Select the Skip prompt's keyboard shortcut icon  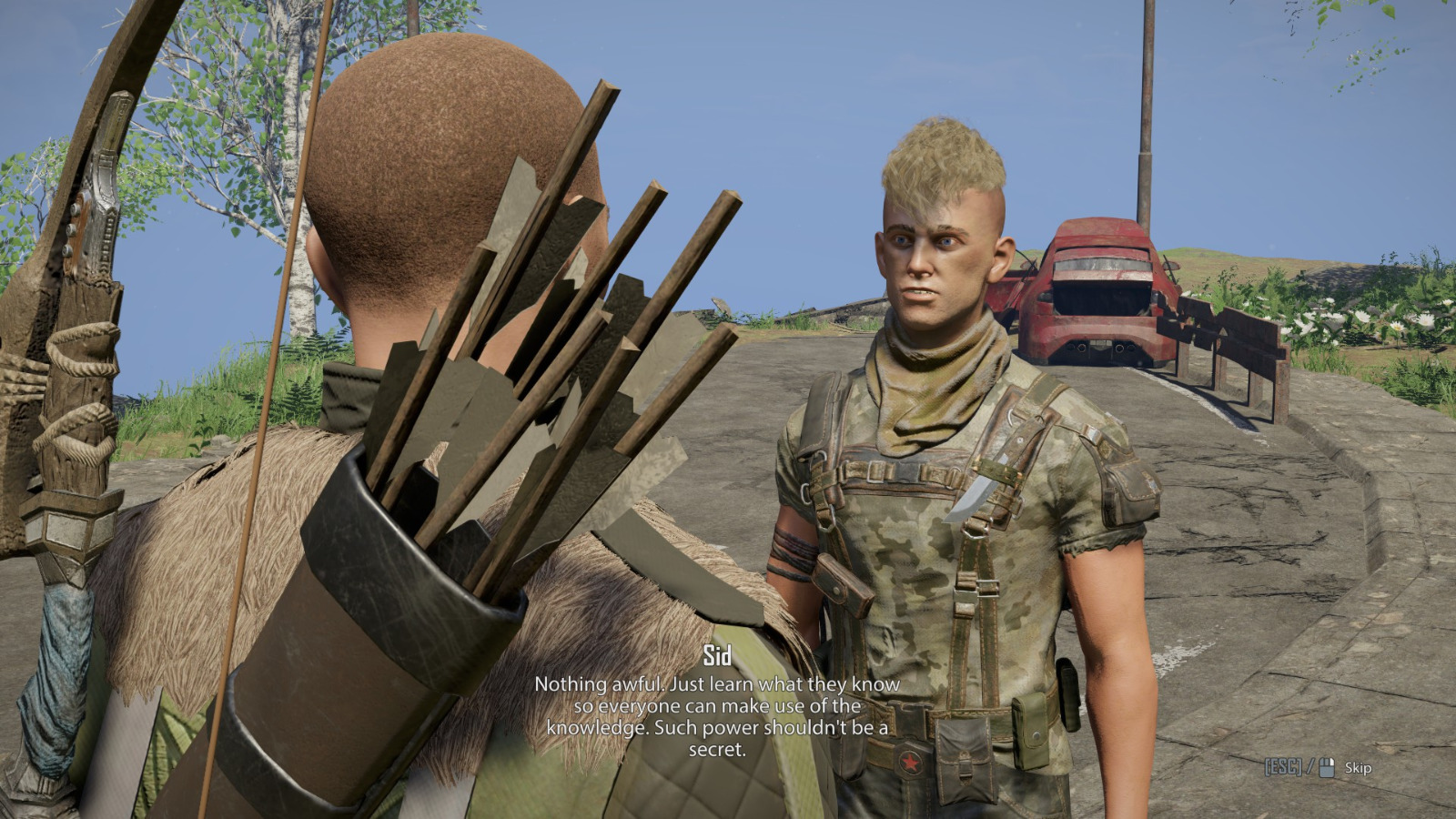1284,765
